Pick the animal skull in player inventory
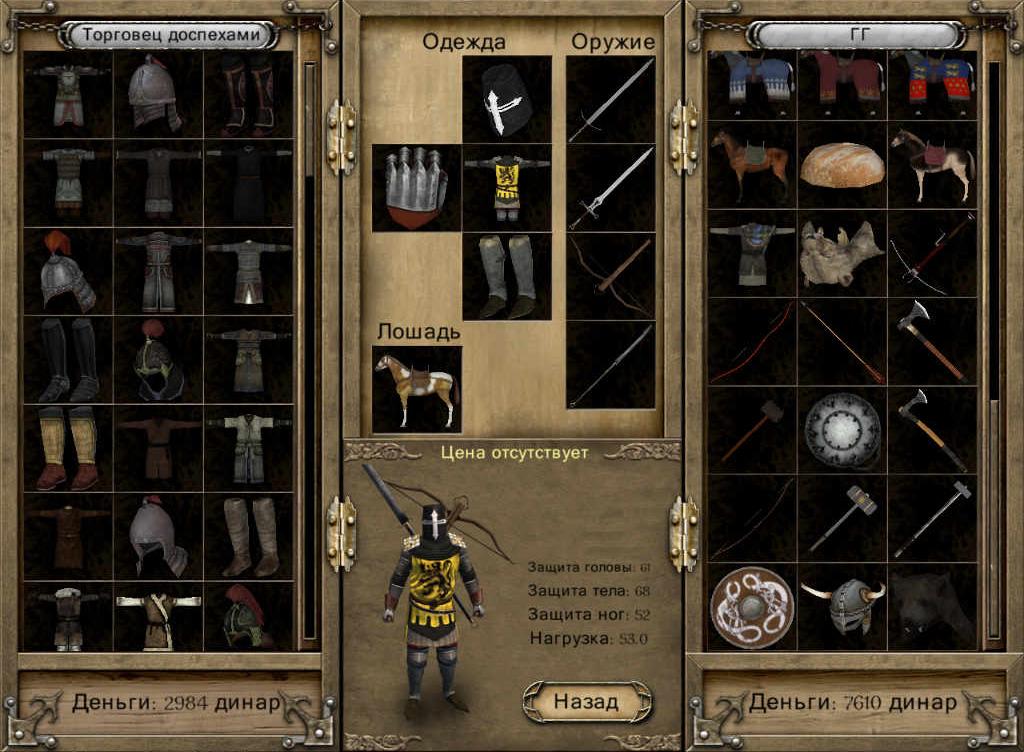The image size is (1024, 752). [842, 253]
